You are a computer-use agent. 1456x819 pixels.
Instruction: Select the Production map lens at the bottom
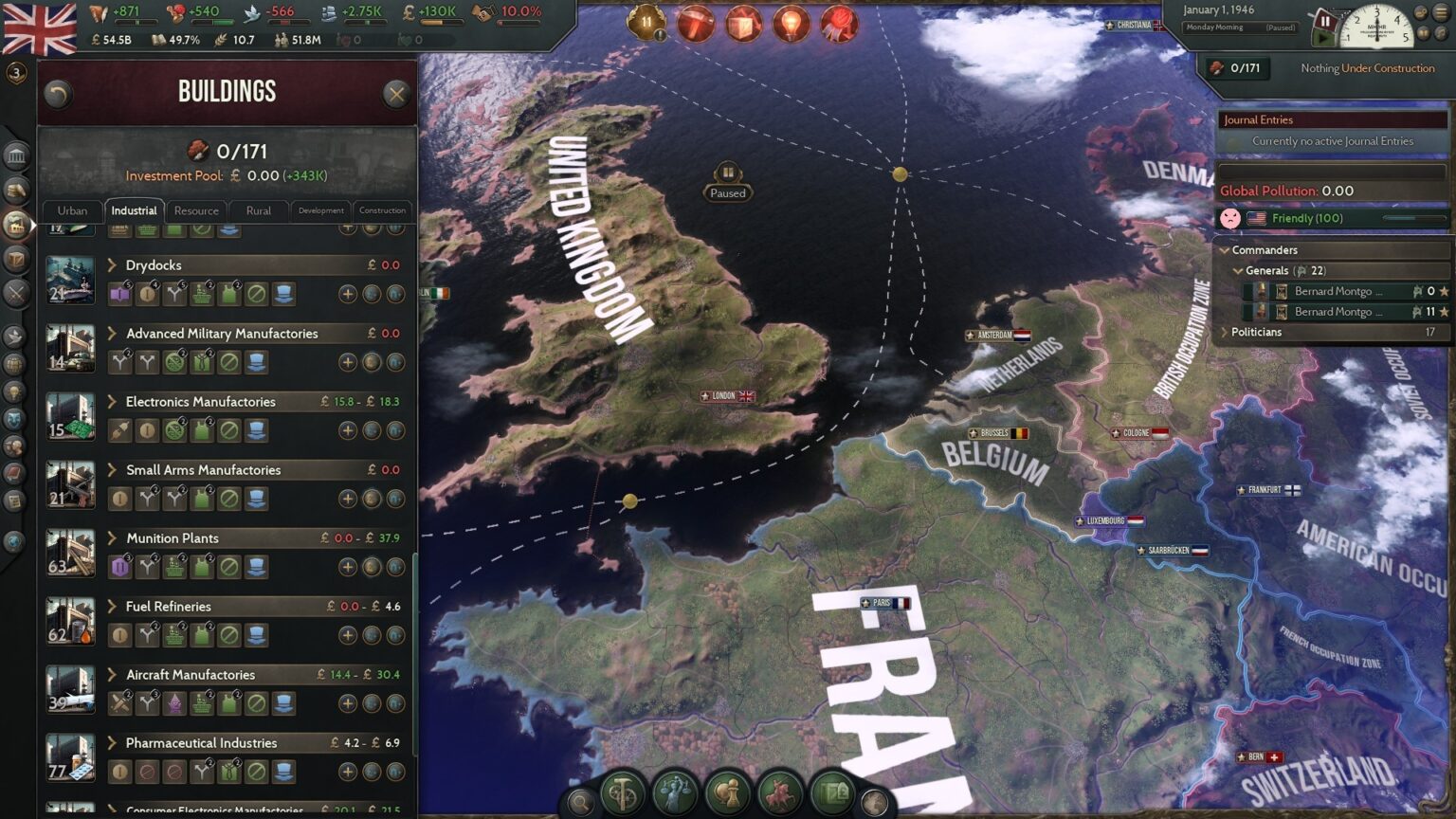(622, 793)
